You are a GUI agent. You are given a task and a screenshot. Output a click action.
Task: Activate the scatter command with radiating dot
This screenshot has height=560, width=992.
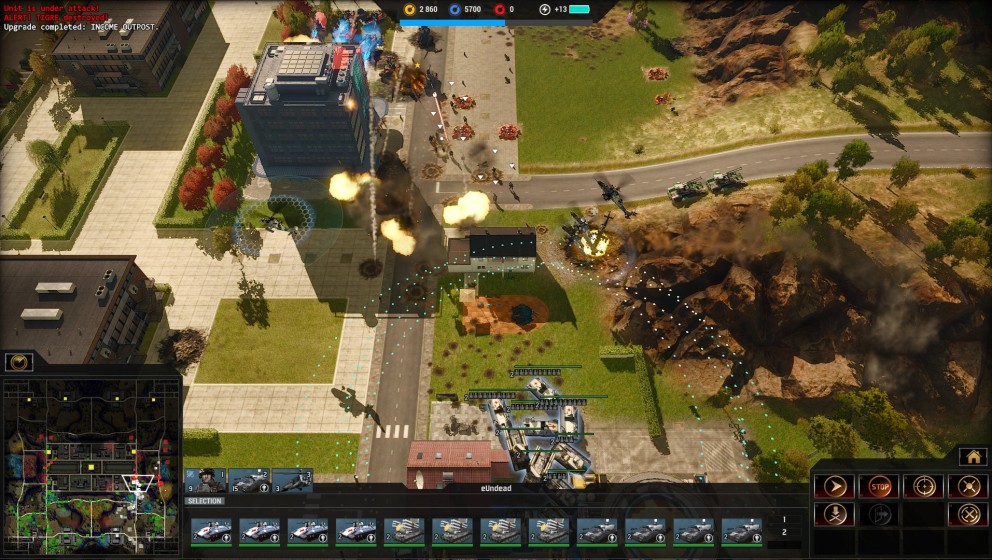(967, 486)
